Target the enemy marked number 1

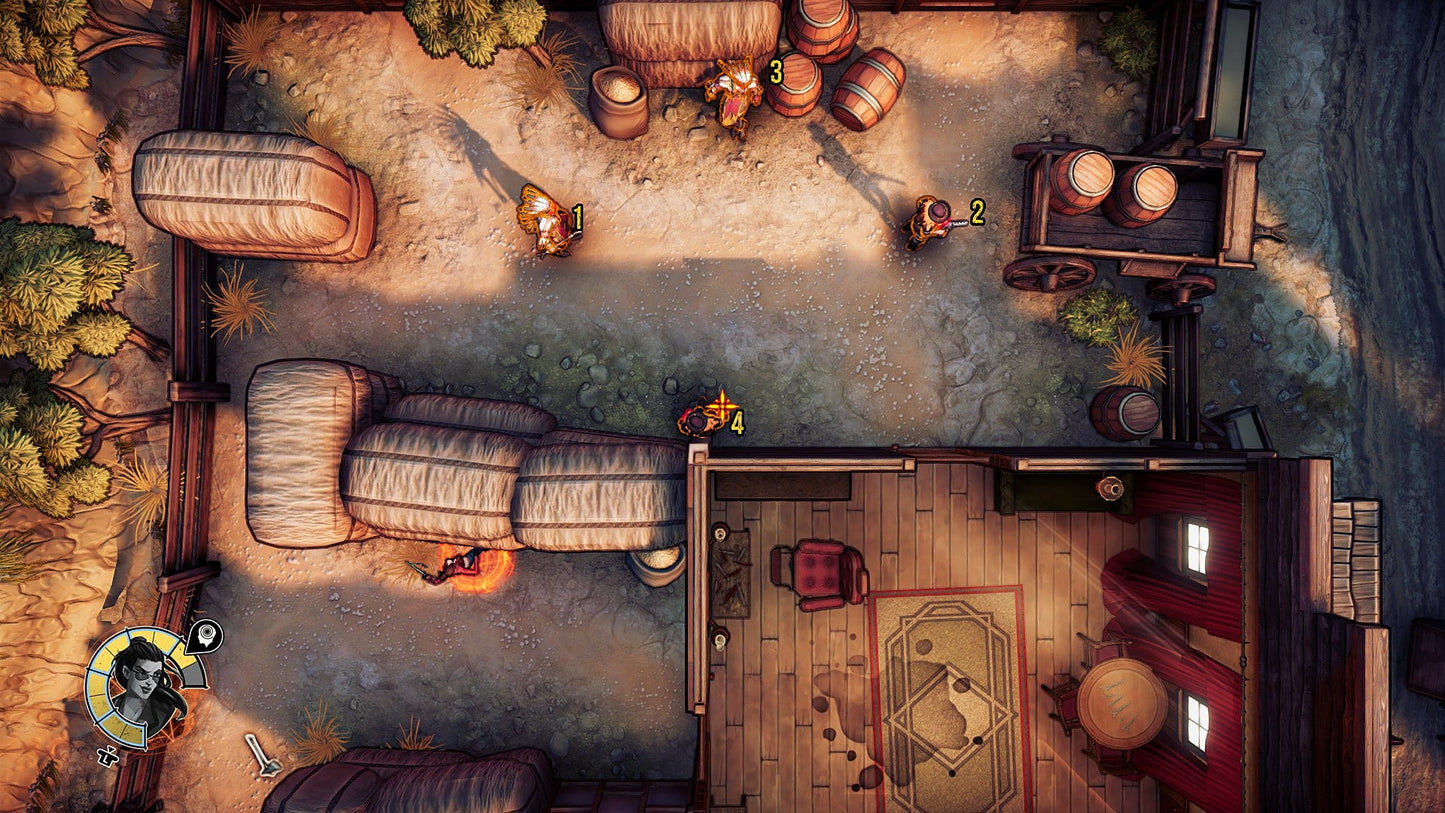click(546, 221)
